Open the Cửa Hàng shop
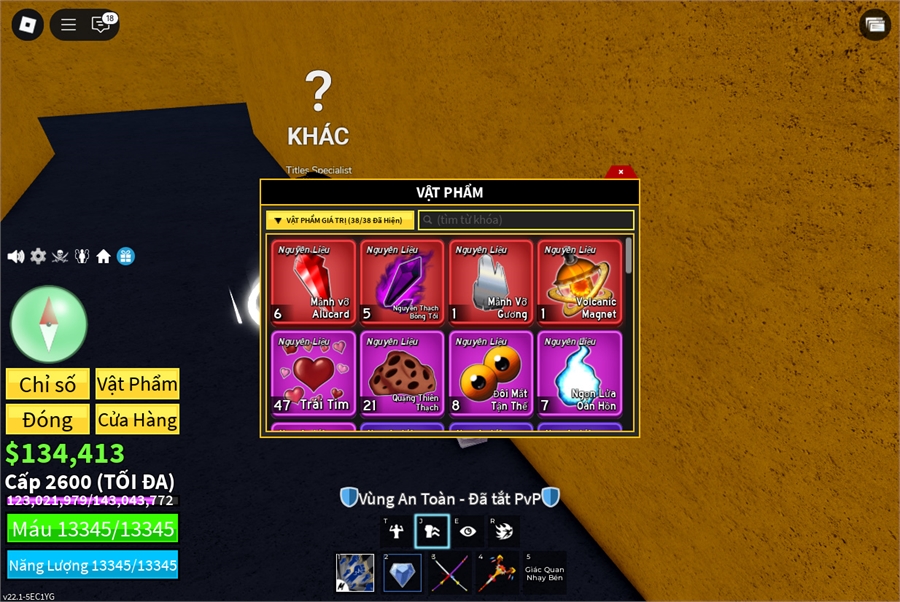Image resolution: width=900 pixels, height=602 pixels. [137, 419]
